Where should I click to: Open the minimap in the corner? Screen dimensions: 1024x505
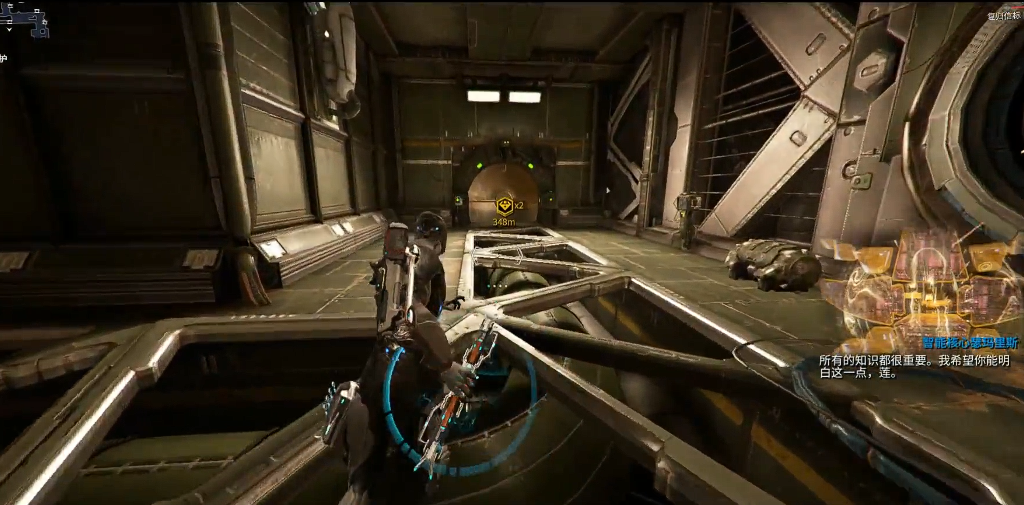point(24,18)
